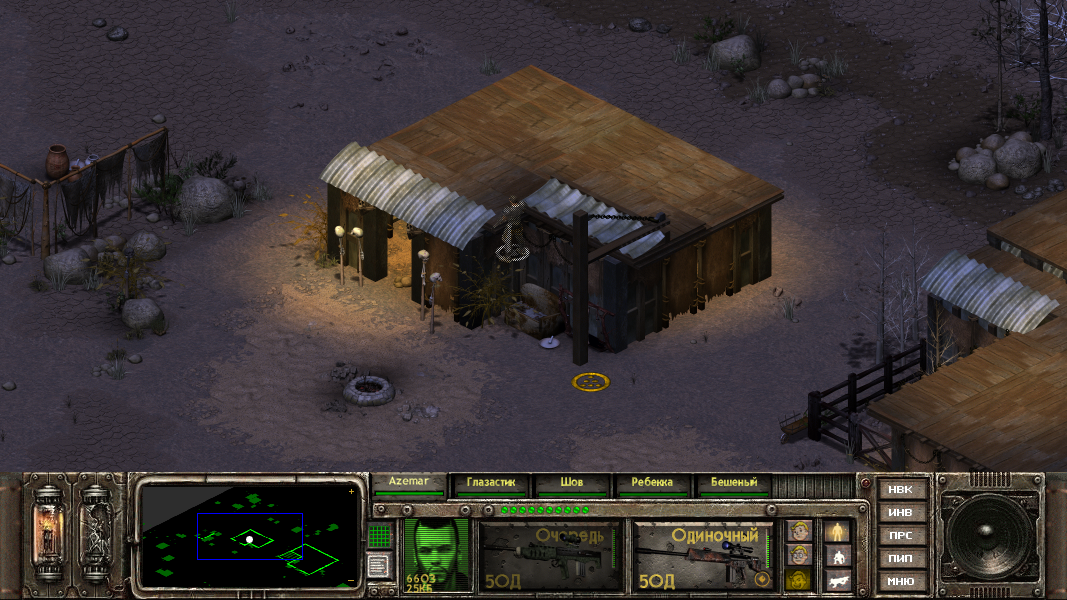Toggle the green grid minimap button
The width and height of the screenshot is (1067, 600).
coord(379,536)
